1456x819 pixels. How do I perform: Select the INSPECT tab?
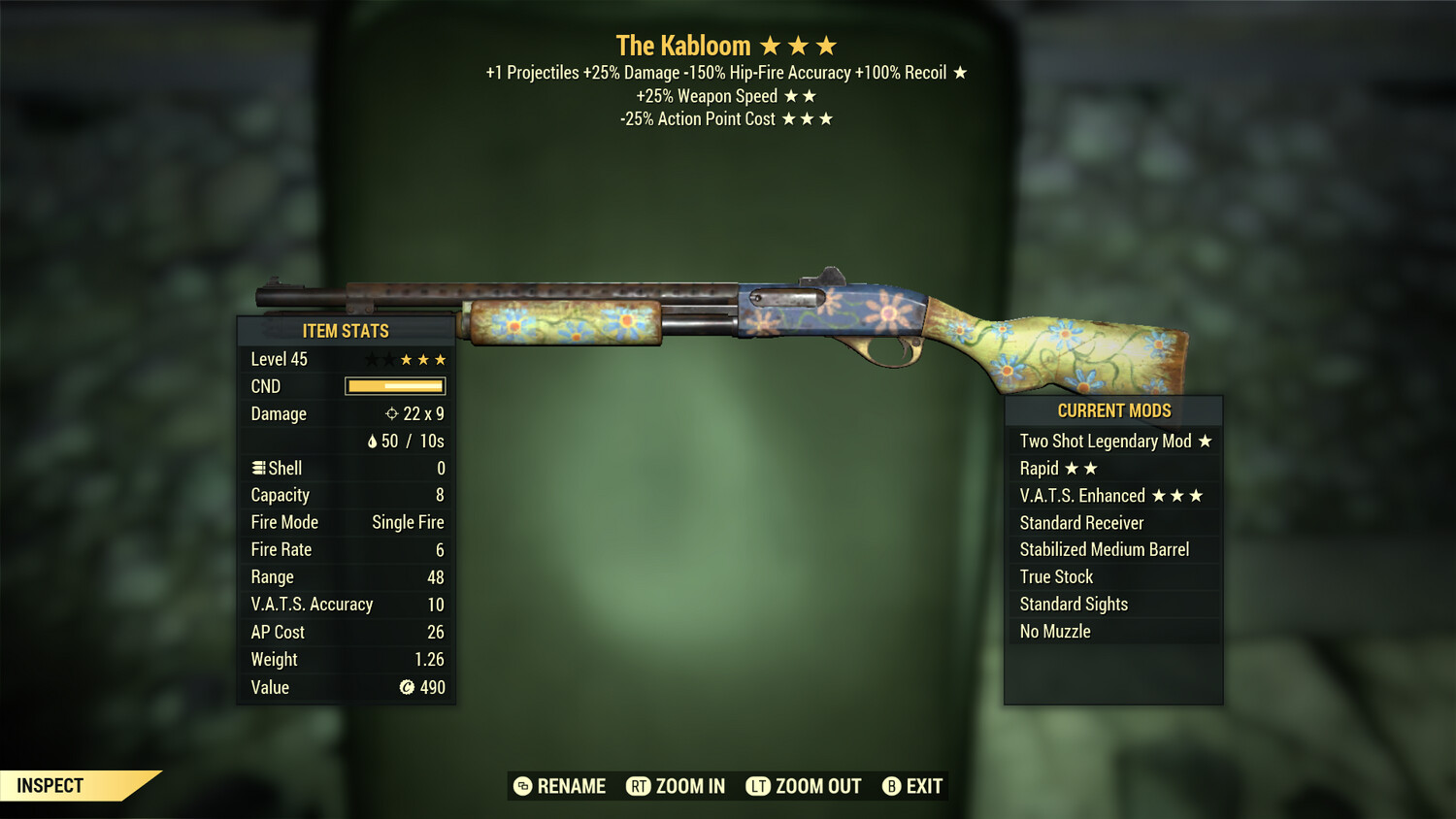tap(49, 786)
